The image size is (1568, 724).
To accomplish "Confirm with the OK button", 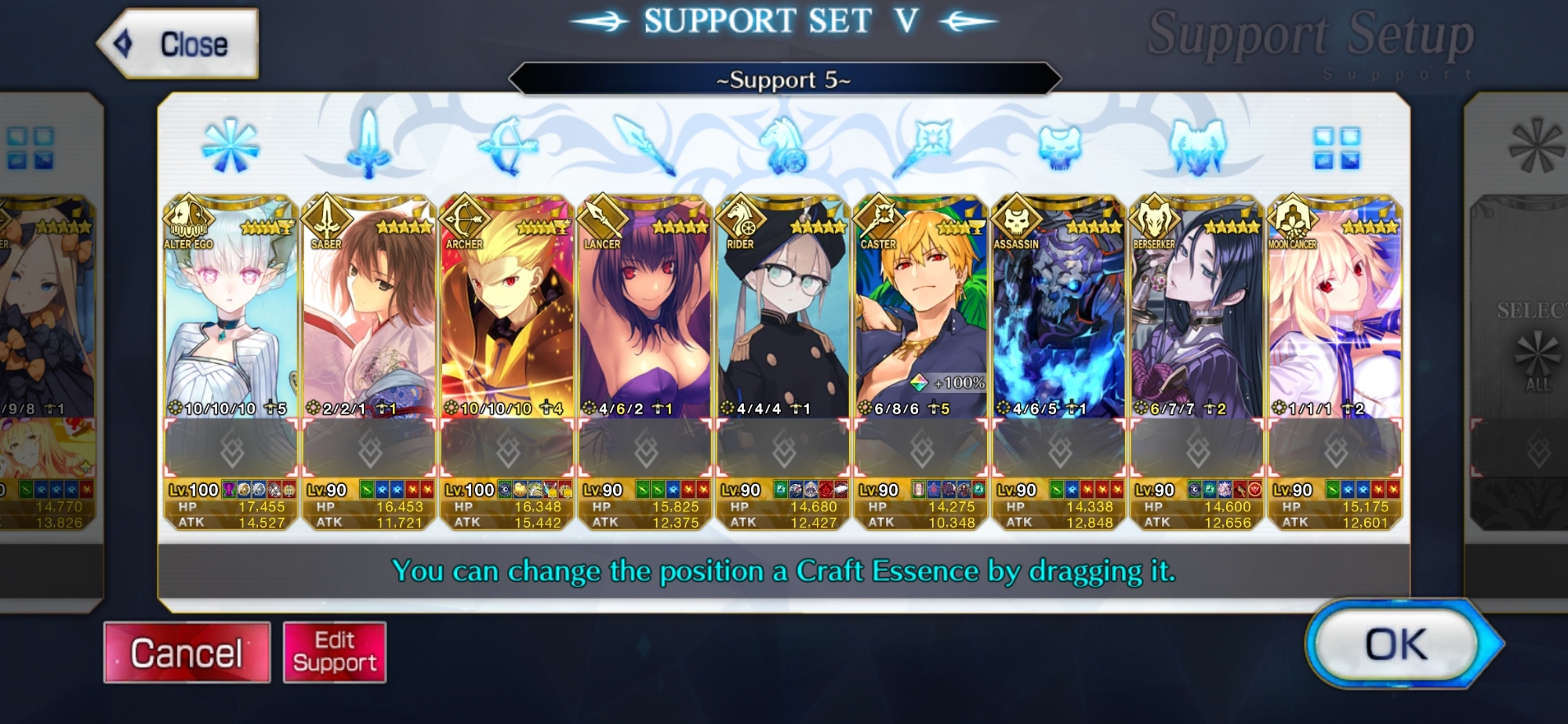I will coord(1396,645).
